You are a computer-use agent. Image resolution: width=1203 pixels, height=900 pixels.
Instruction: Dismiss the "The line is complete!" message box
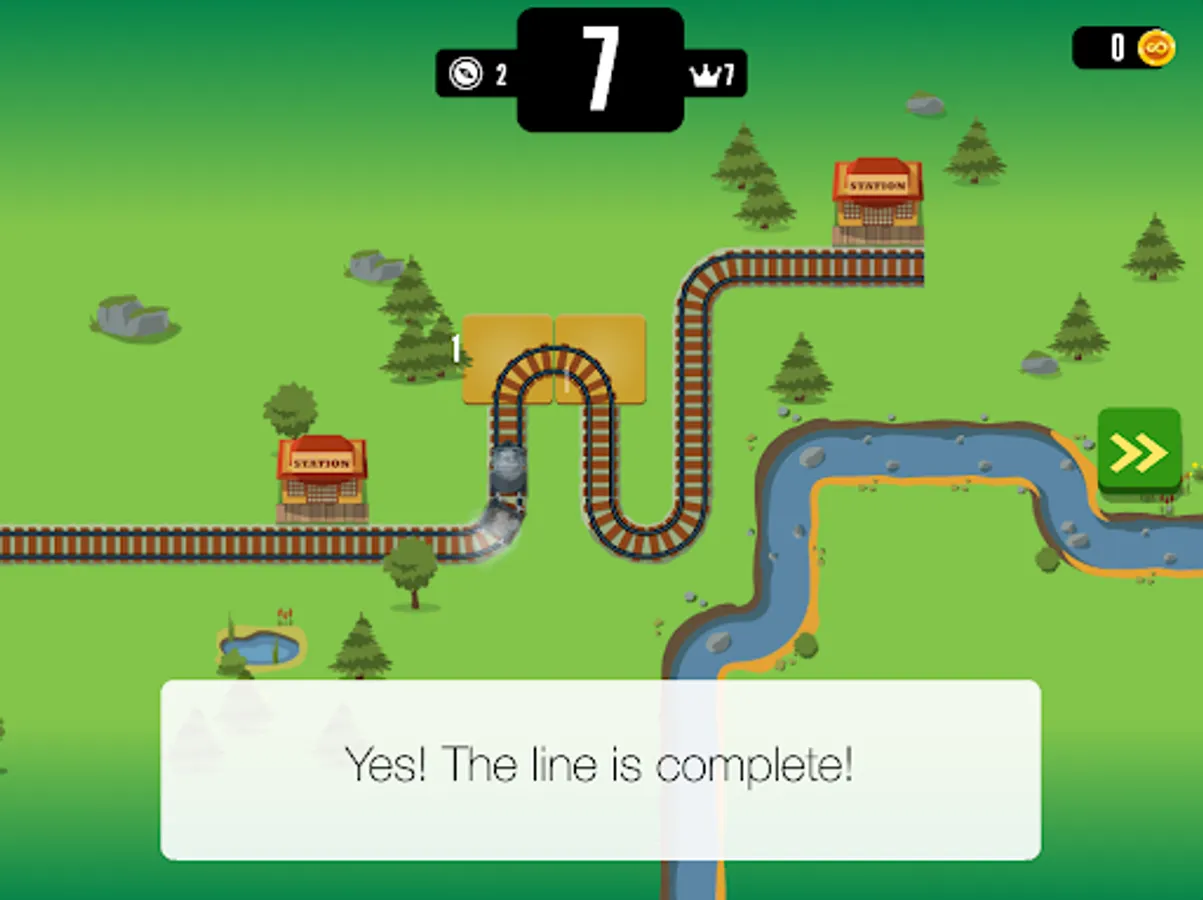point(600,768)
